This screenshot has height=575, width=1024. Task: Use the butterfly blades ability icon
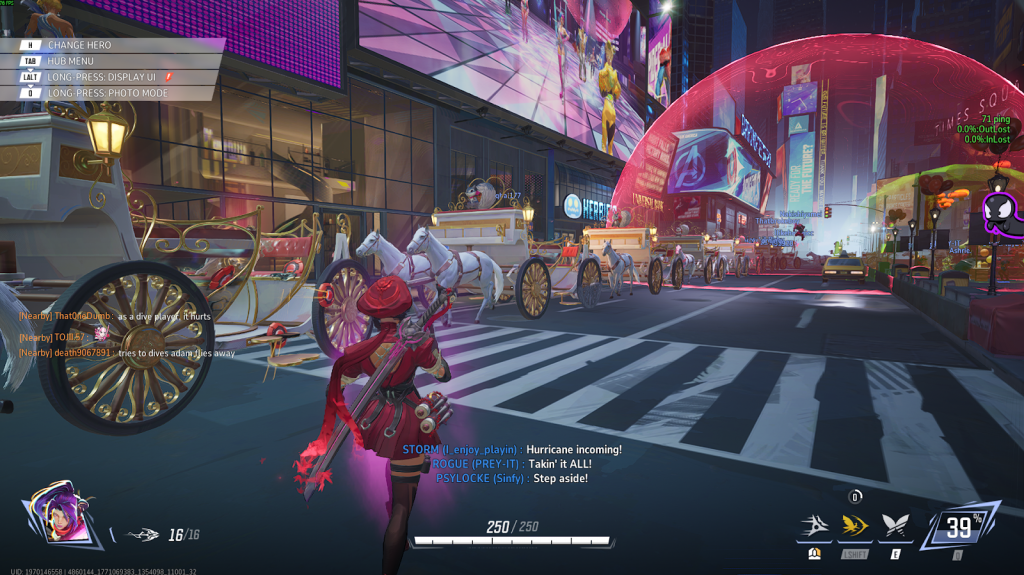point(893,525)
